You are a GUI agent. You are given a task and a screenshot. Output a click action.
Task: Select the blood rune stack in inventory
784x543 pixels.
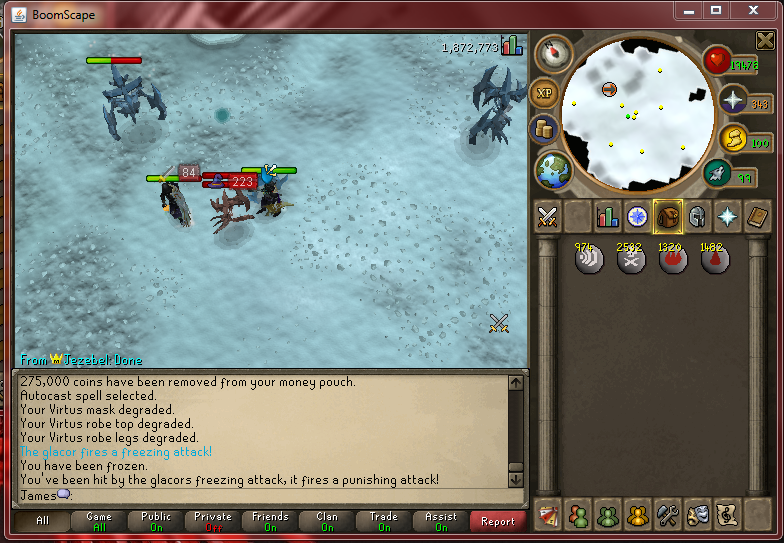pos(714,260)
